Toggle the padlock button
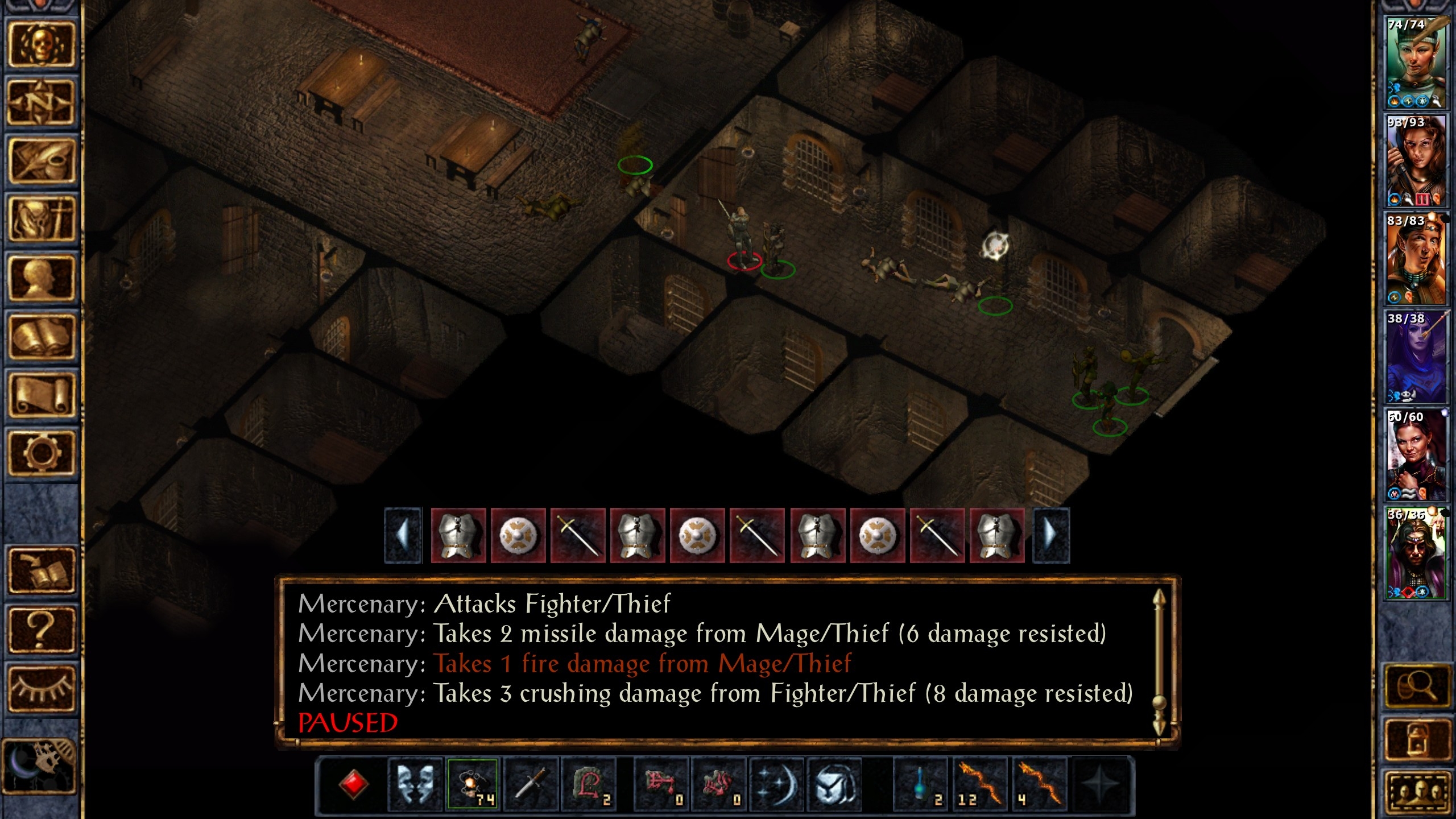Screen dimensions: 1456x819 pyautogui.click(x=1416, y=739)
